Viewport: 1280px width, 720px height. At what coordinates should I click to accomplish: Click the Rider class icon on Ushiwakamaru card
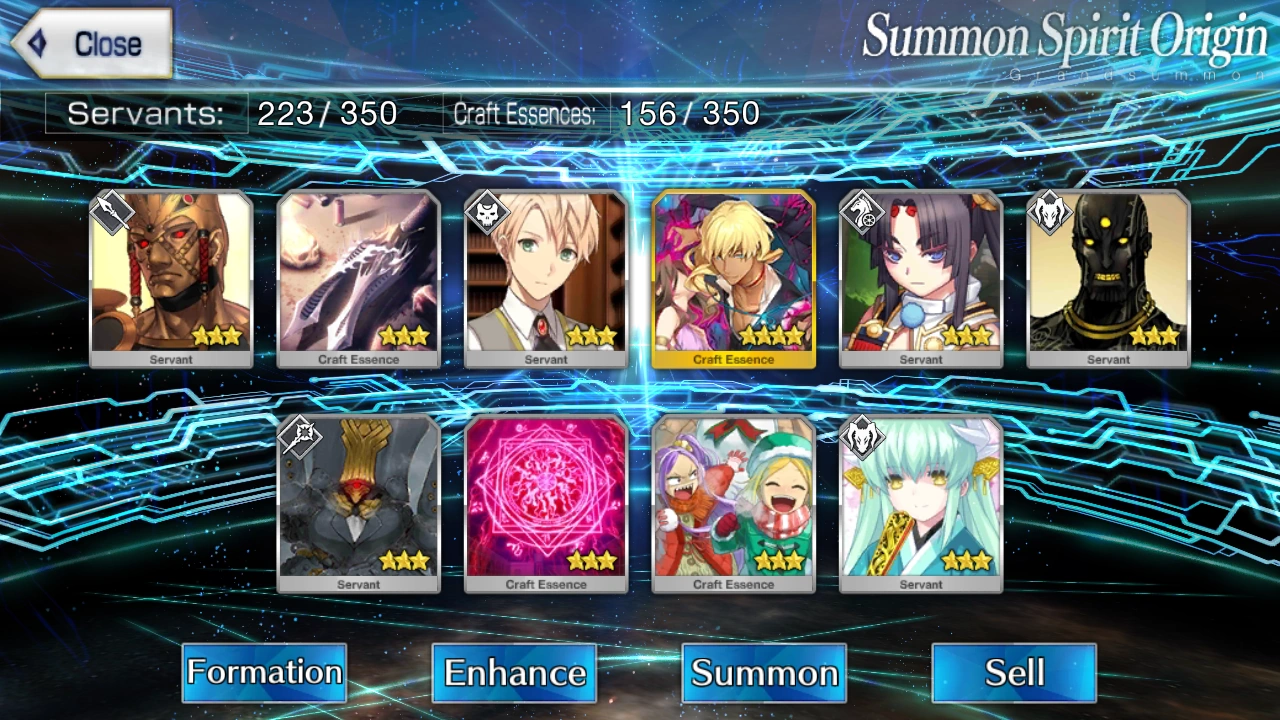pyautogui.click(x=863, y=211)
